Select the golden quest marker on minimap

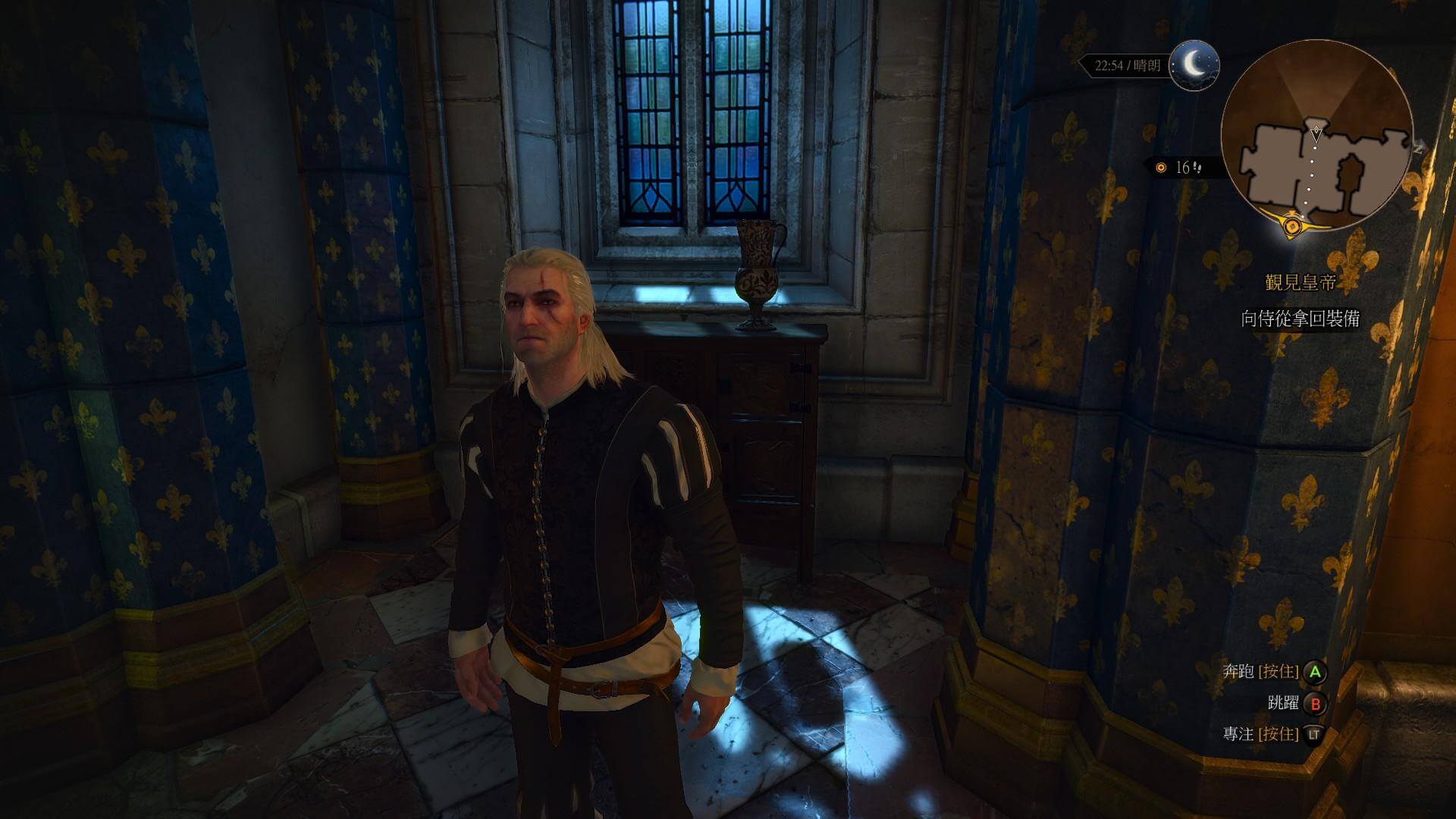[1293, 224]
